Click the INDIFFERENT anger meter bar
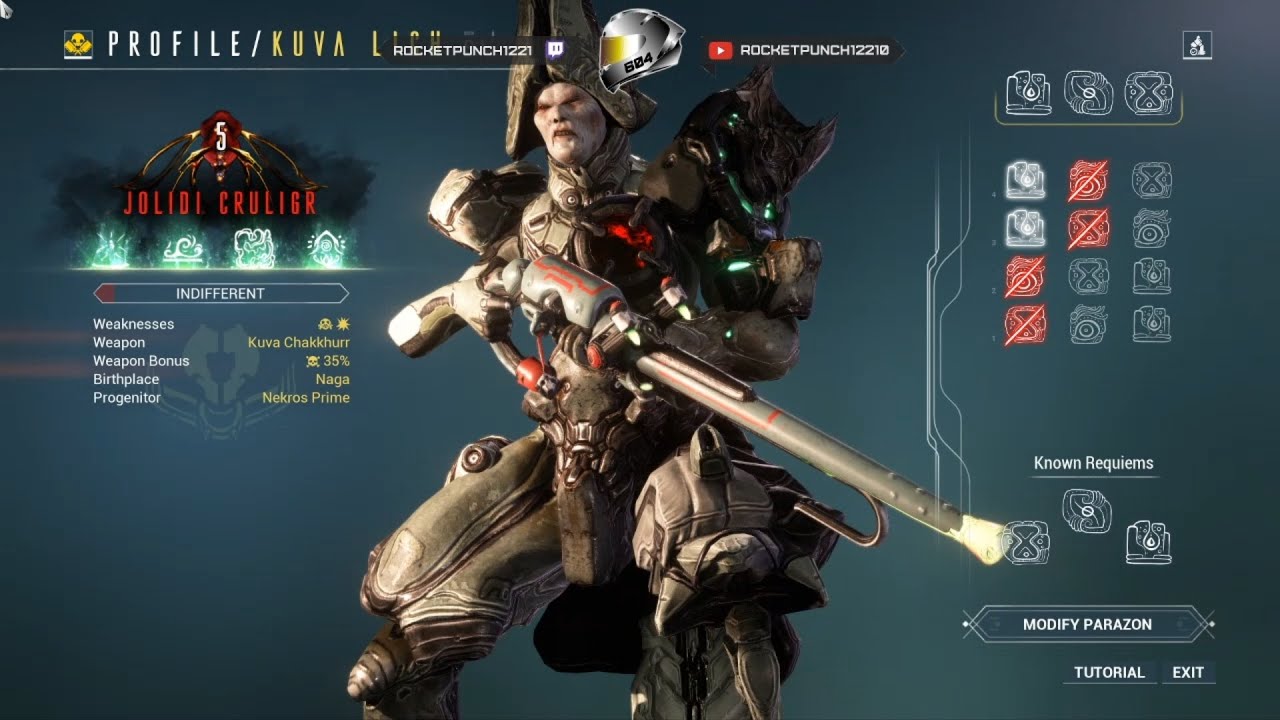Image resolution: width=1280 pixels, height=720 pixels. 219,293
